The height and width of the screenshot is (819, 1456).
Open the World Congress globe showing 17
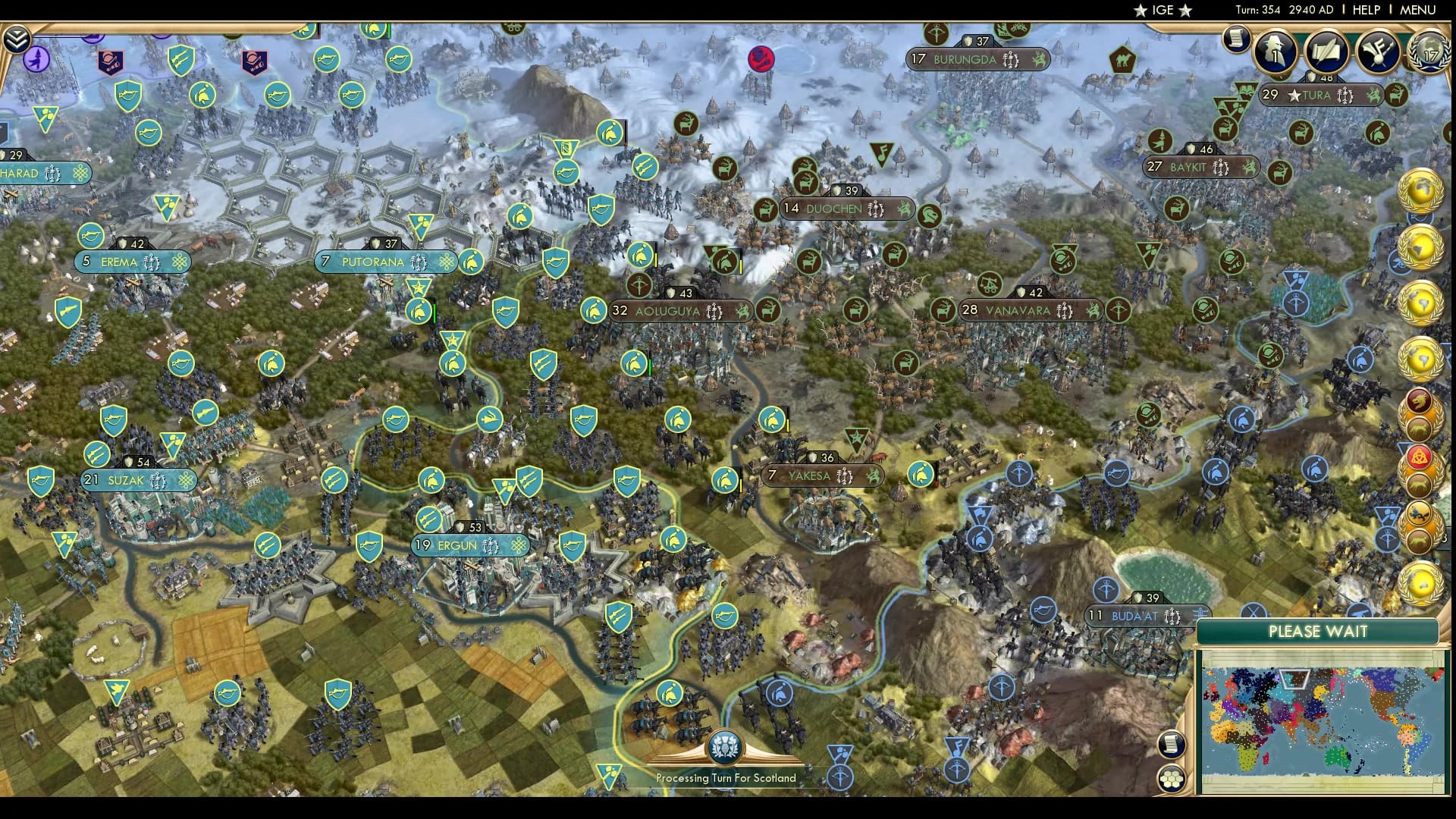coord(1429,53)
